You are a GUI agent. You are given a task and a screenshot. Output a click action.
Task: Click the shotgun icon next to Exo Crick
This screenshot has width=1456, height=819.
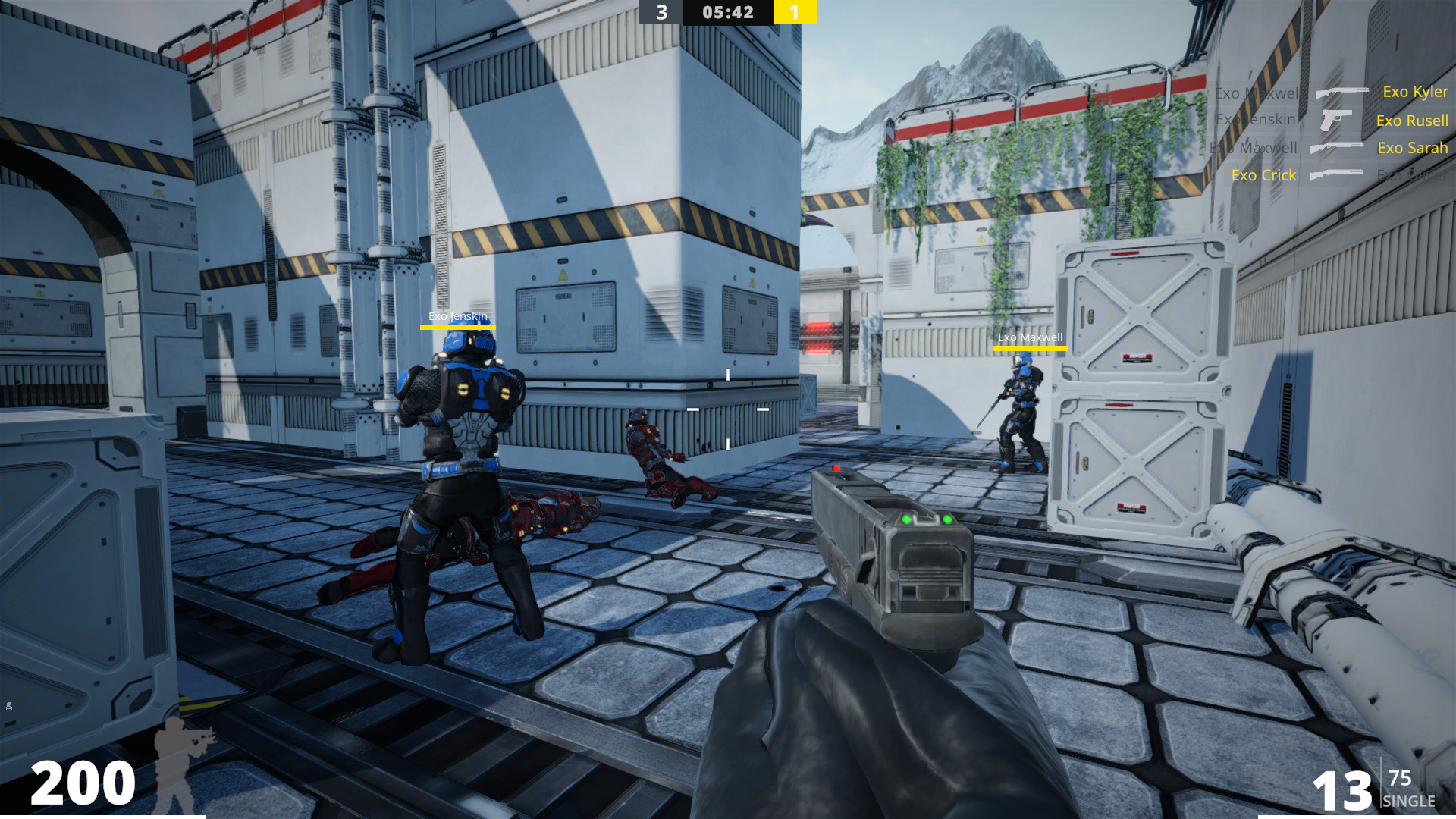coord(1335,175)
